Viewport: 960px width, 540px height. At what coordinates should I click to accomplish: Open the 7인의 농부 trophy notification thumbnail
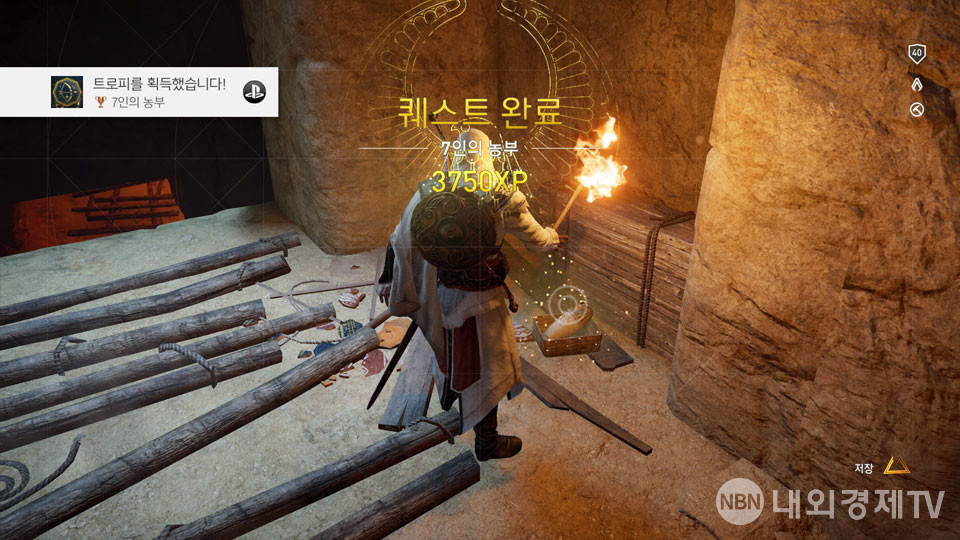tap(68, 92)
